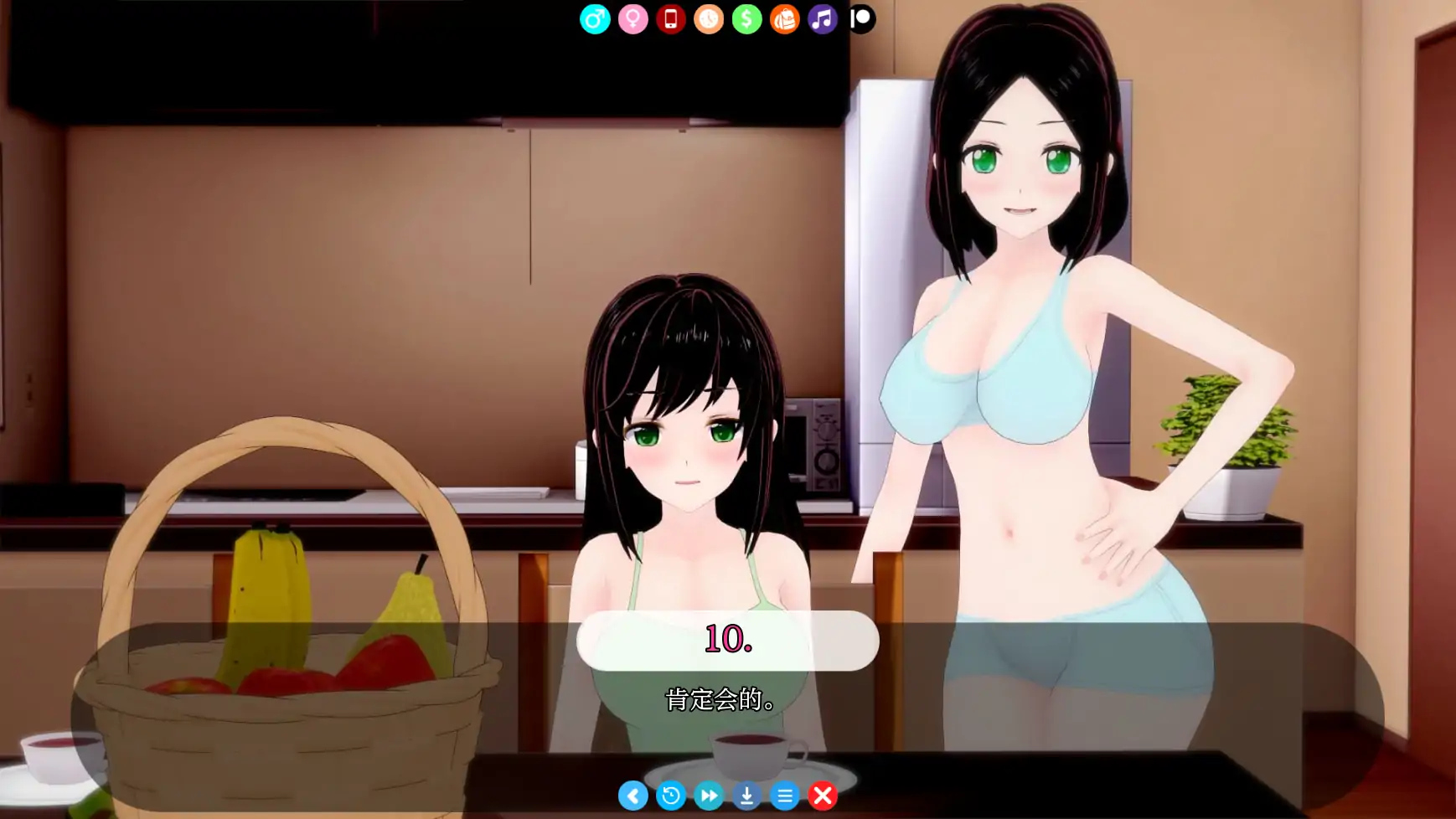
Task: Open the music note settings icon
Action: click(x=822, y=18)
